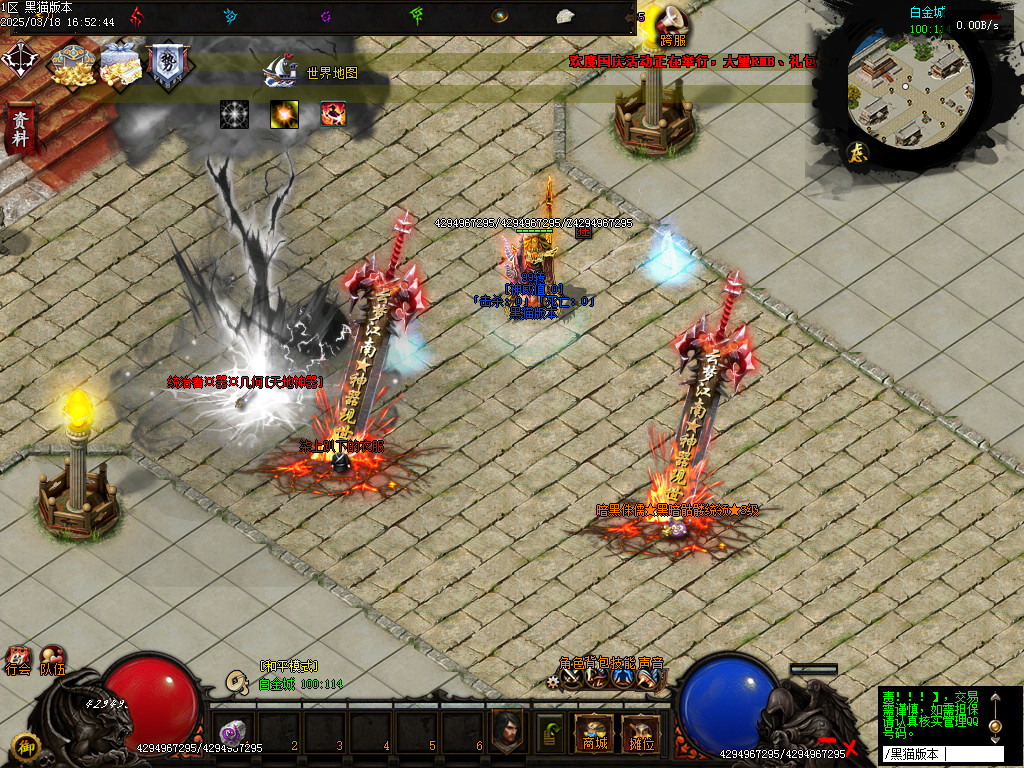Open the blue ribbon gift box icon
Image resolution: width=1024 pixels, height=768 pixels.
(121, 64)
